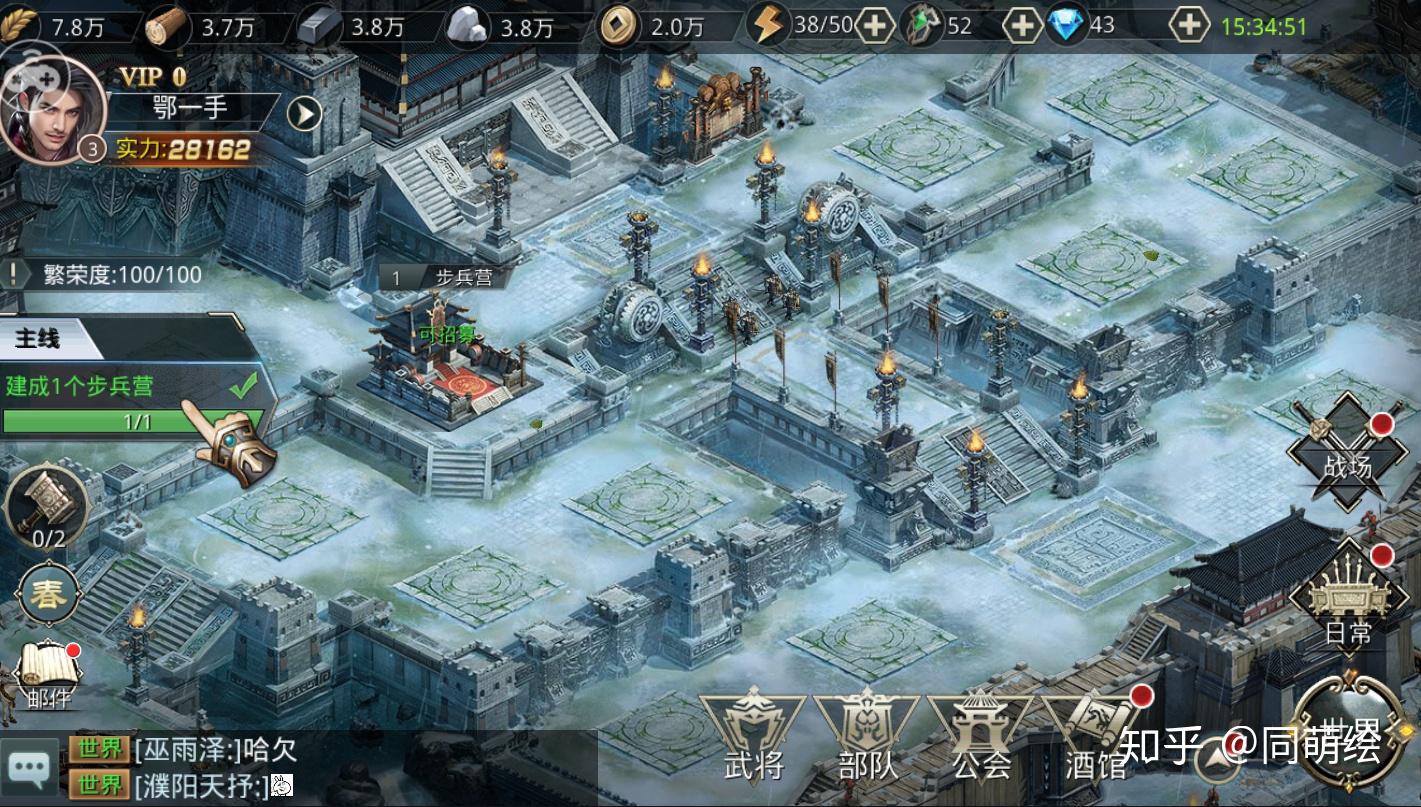1421x807 pixels.
Task: Switch to the world map
Action: tap(1352, 727)
